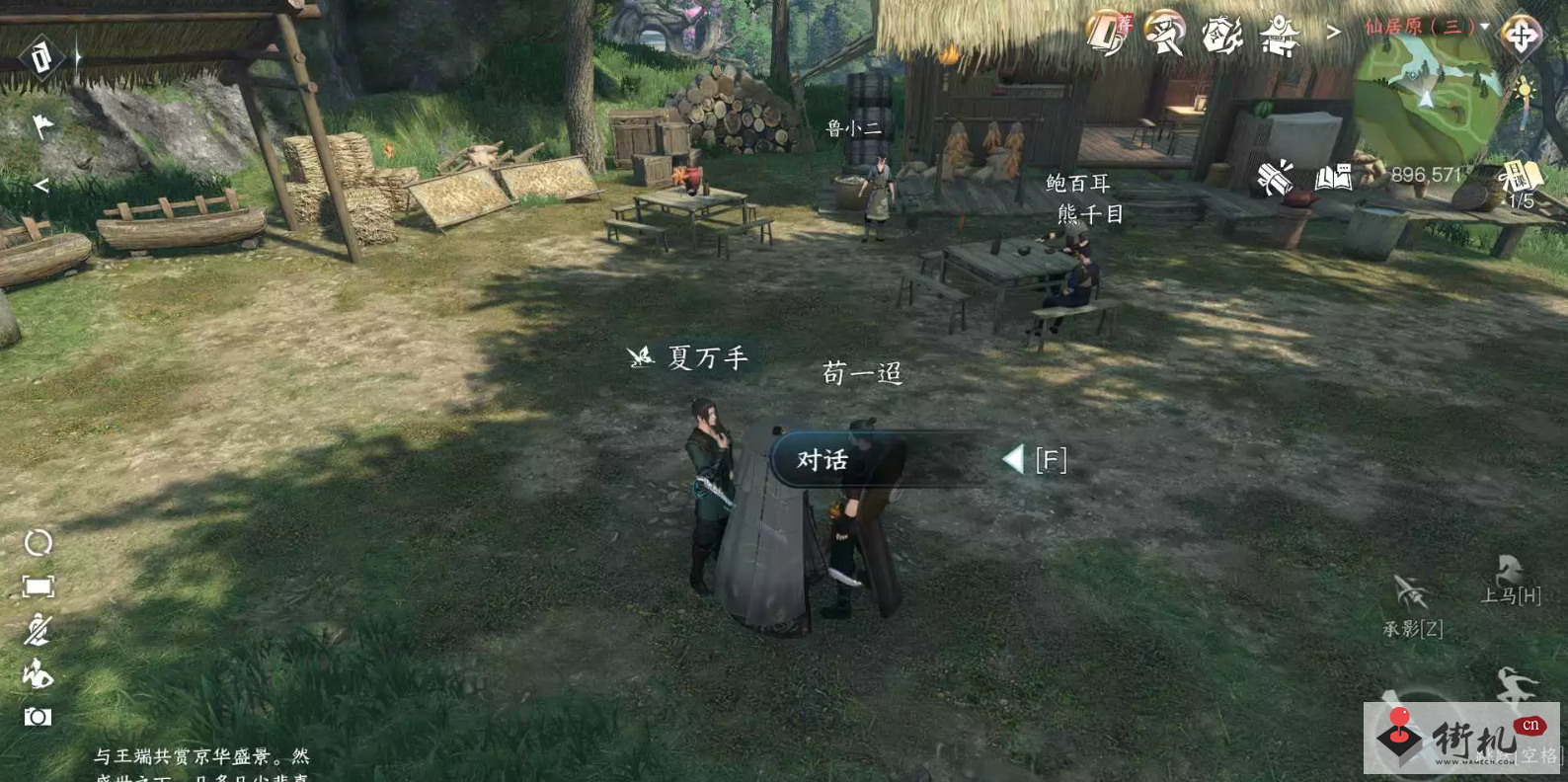Click the horse icon near 上马[H]
1568x782 pixels.
coord(1511,568)
